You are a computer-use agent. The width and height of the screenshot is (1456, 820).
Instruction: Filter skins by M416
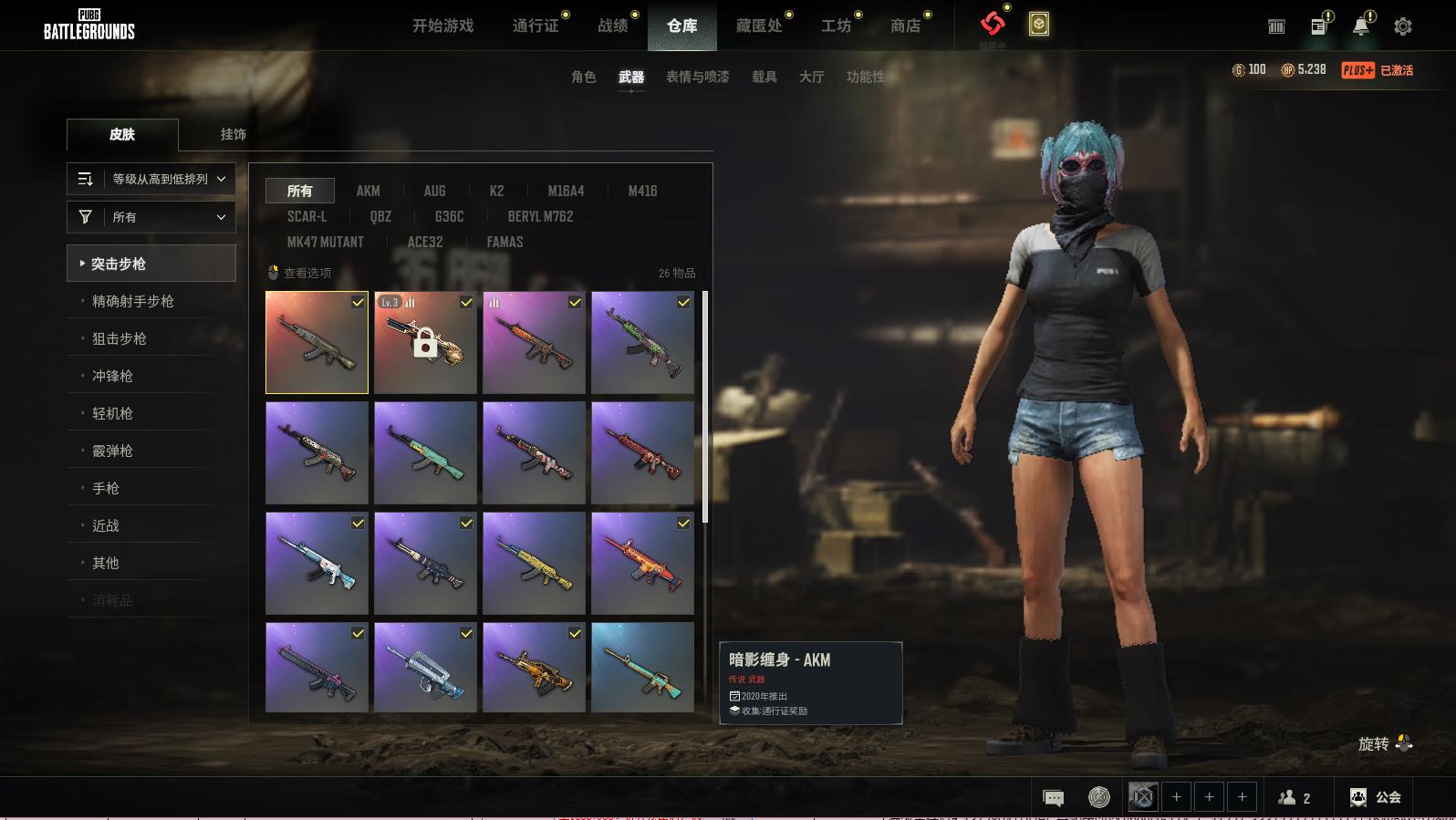pos(642,191)
